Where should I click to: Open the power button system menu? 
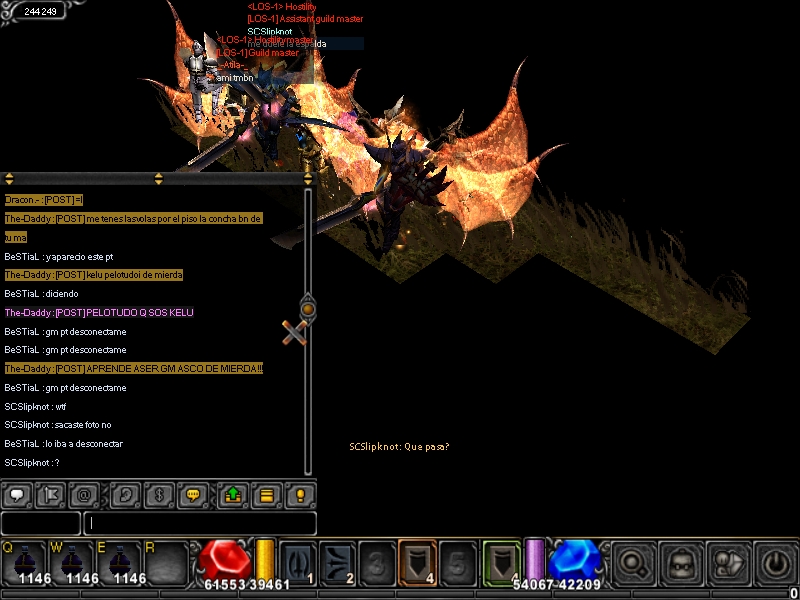point(774,561)
